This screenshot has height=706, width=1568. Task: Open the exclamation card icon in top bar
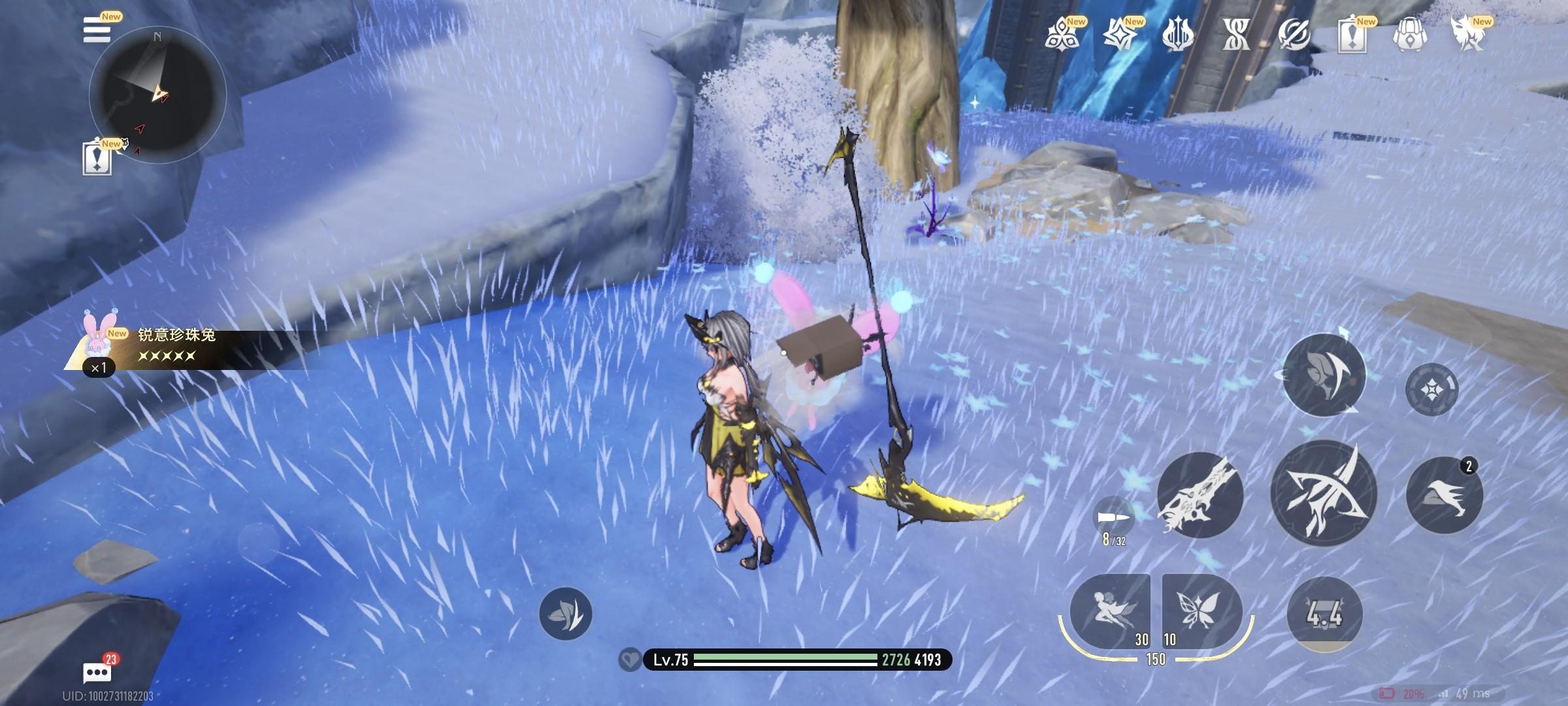click(x=1352, y=34)
